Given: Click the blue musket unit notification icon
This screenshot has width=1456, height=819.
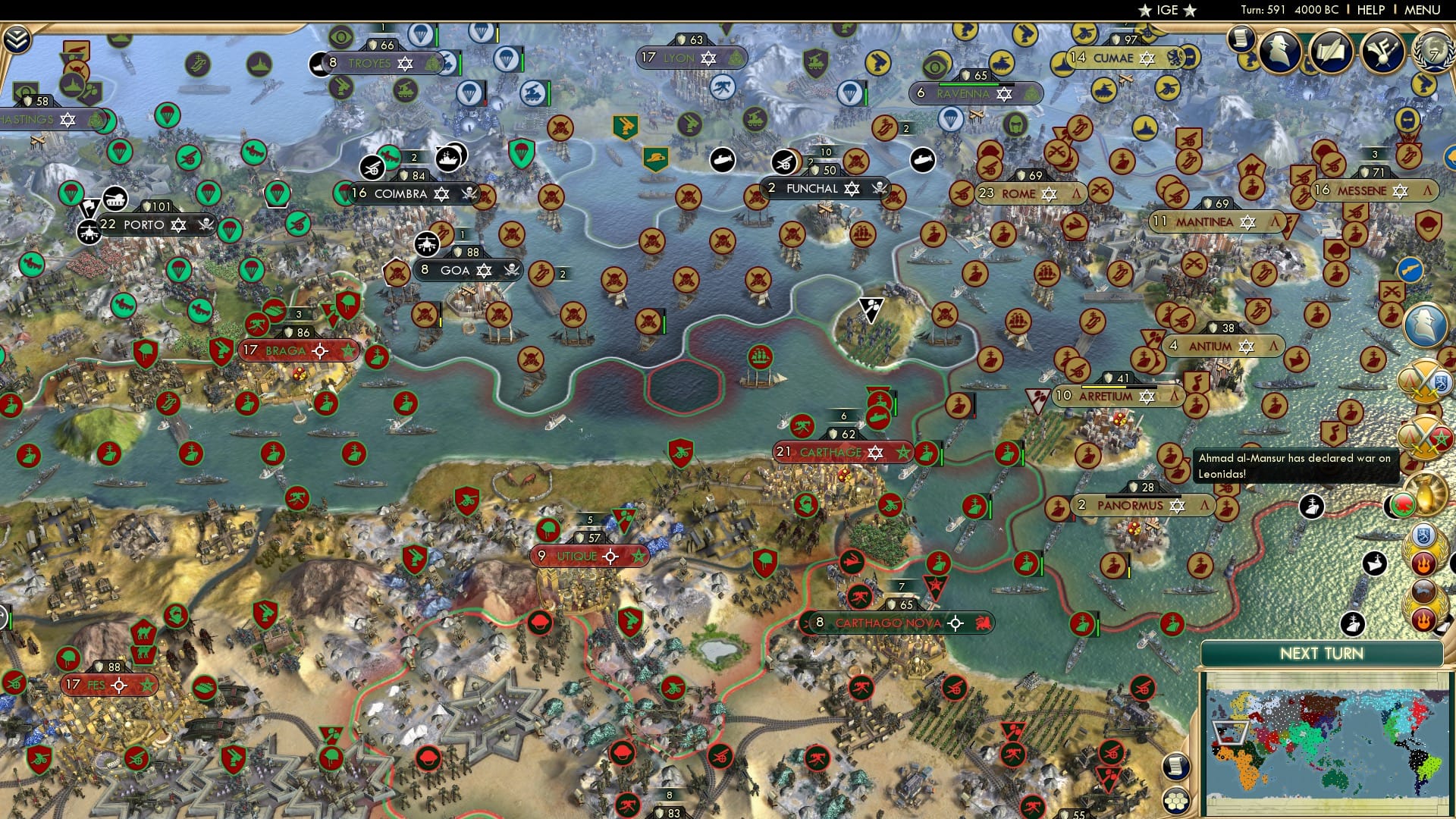Looking at the screenshot, I should click(x=1410, y=269).
